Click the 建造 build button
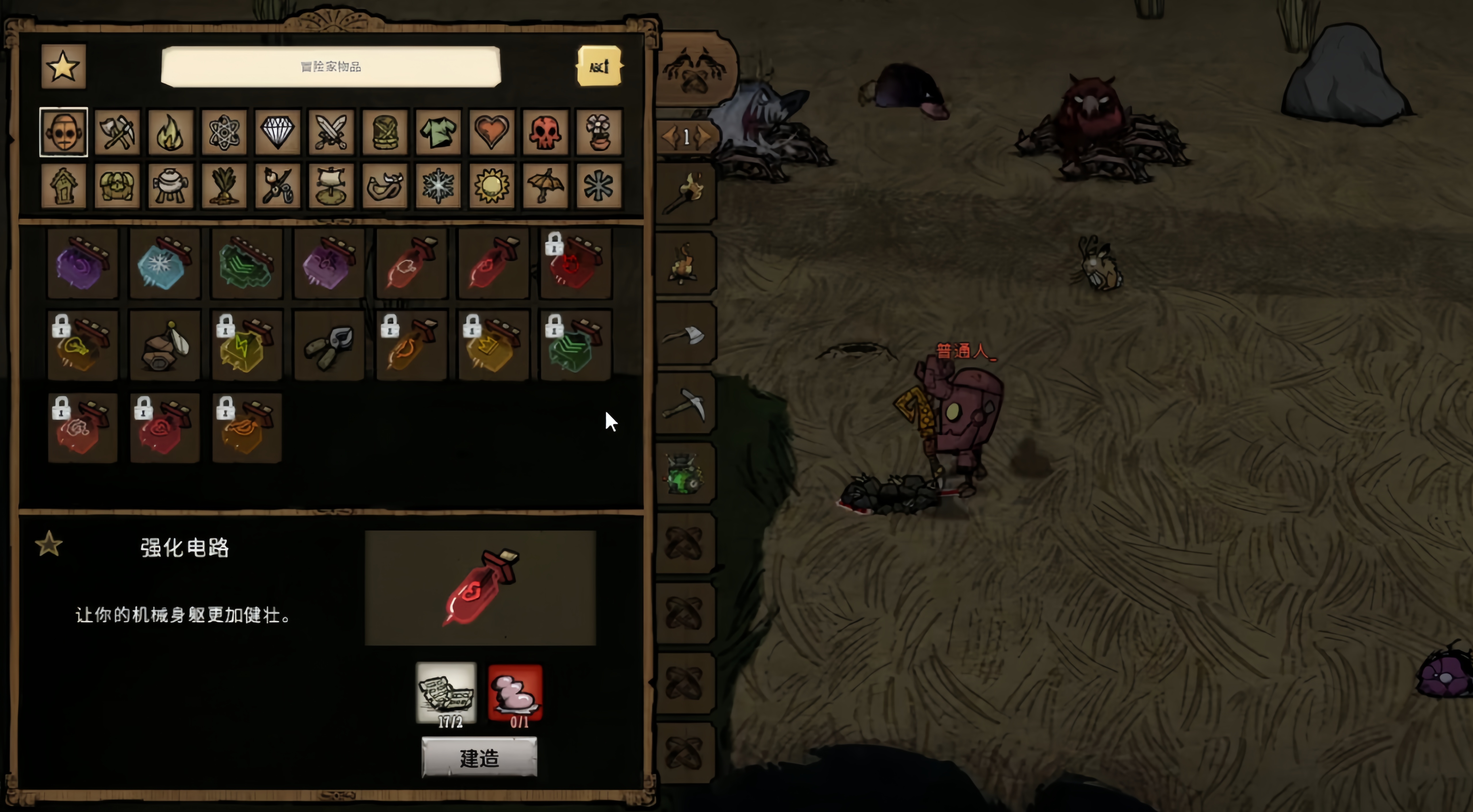Viewport: 1473px width, 812px height. tap(479, 758)
